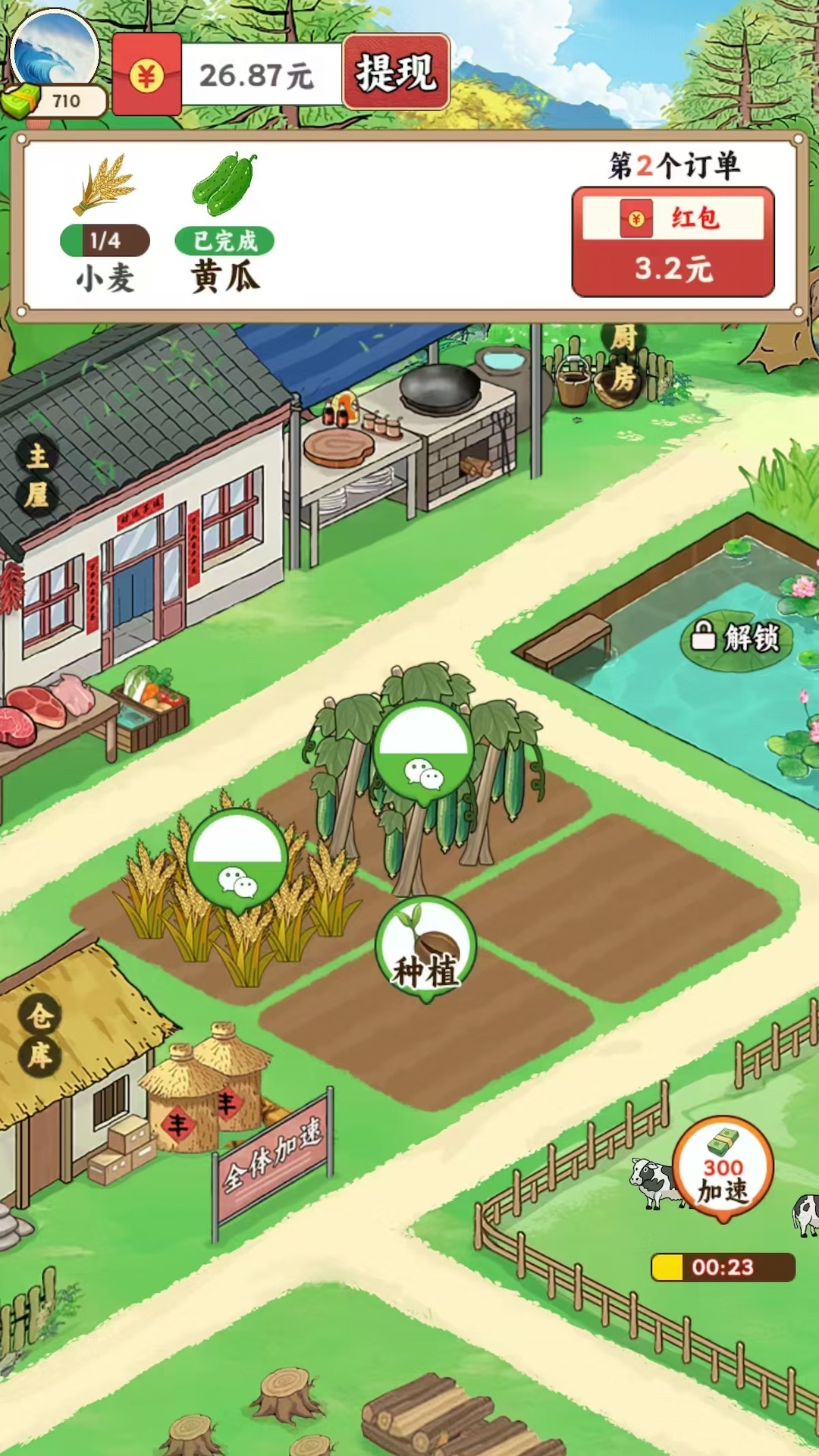
Task: Unlock the pond with 解锁 button
Action: click(734, 638)
